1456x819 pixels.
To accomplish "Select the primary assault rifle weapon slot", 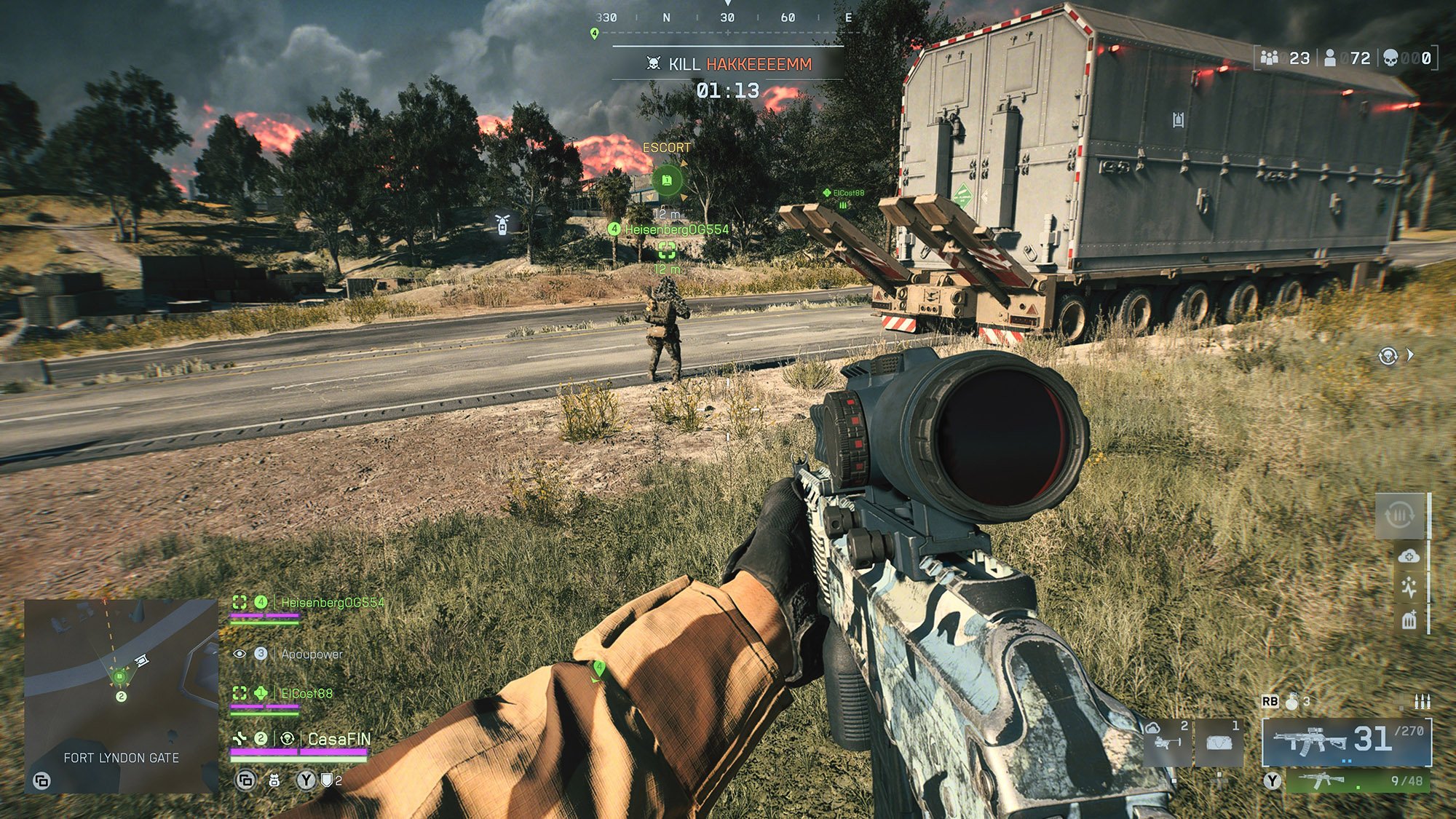I will click(1346, 742).
